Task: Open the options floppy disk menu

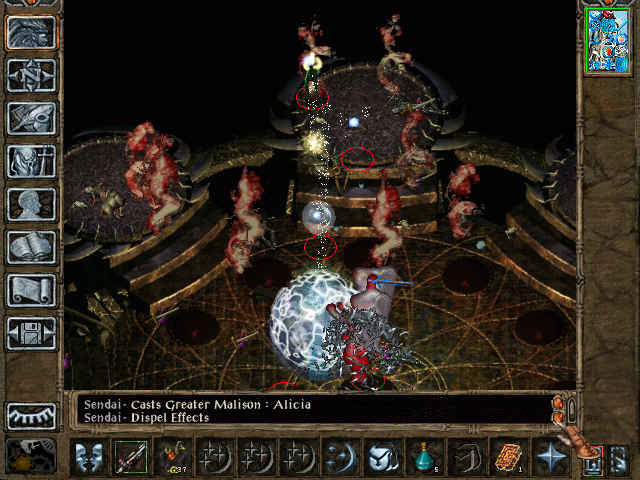Action: pyautogui.click(x=31, y=333)
